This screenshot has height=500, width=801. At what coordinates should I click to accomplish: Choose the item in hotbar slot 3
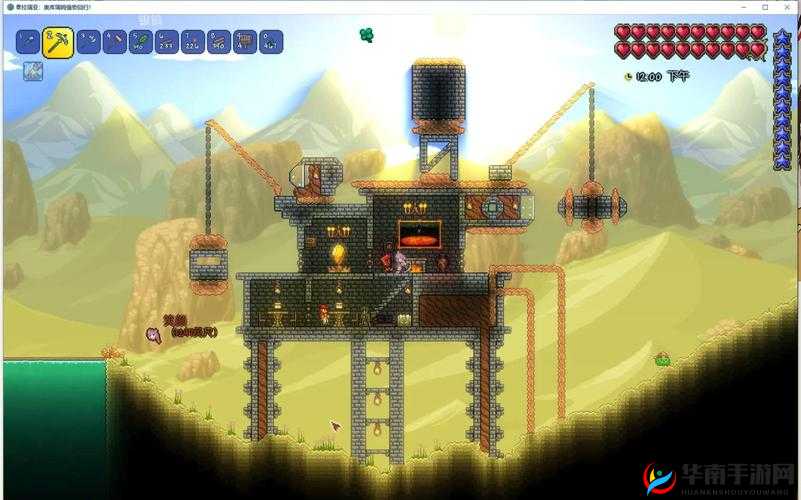[88, 42]
